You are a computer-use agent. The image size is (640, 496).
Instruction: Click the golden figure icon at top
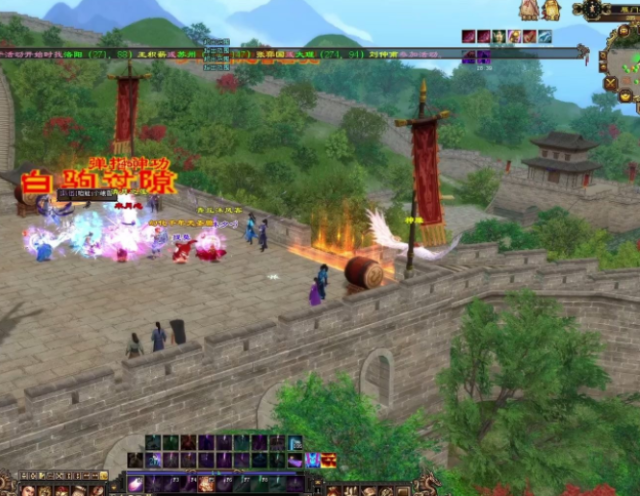(550, 10)
